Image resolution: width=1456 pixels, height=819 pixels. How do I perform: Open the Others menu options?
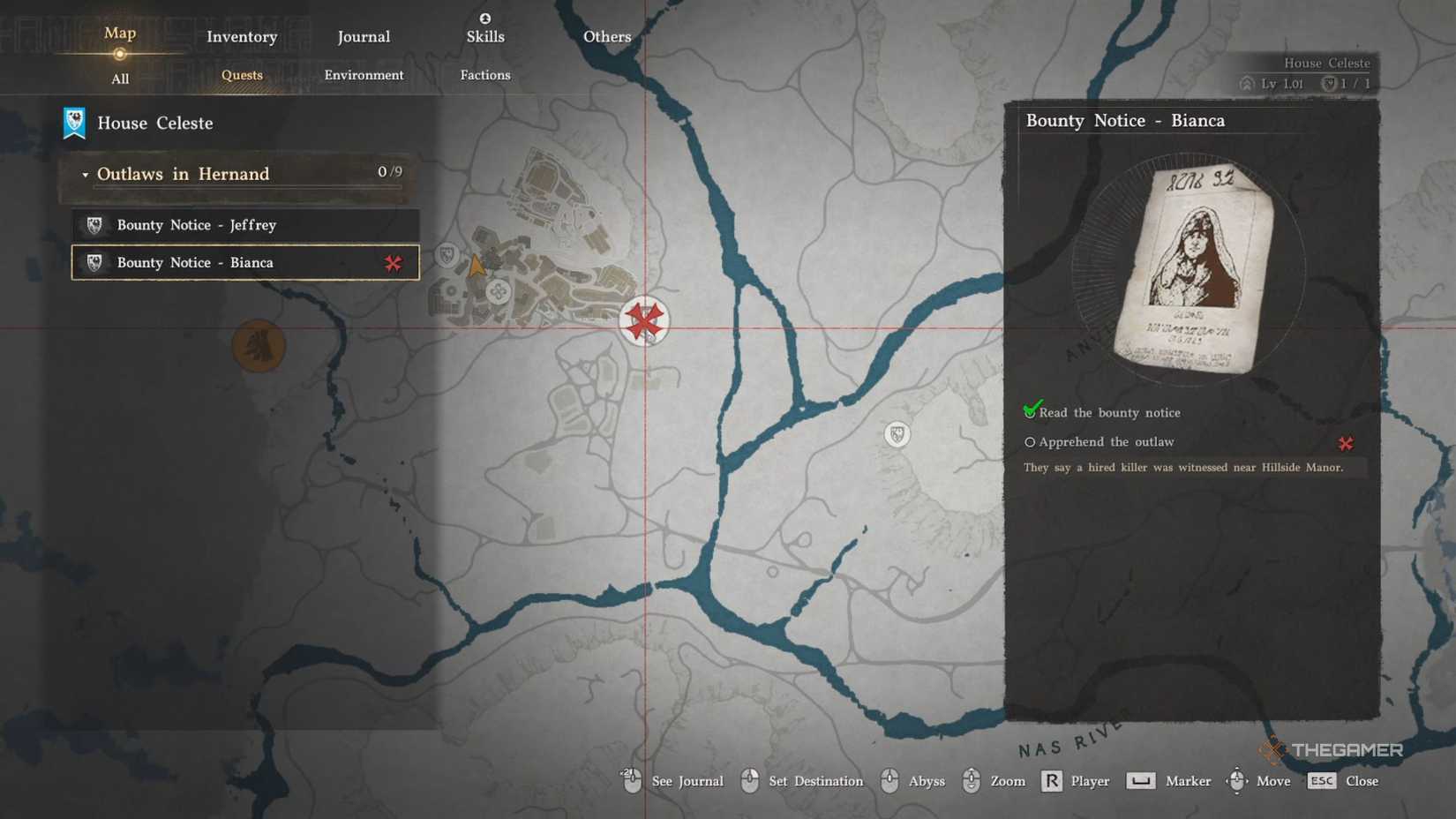coord(606,36)
